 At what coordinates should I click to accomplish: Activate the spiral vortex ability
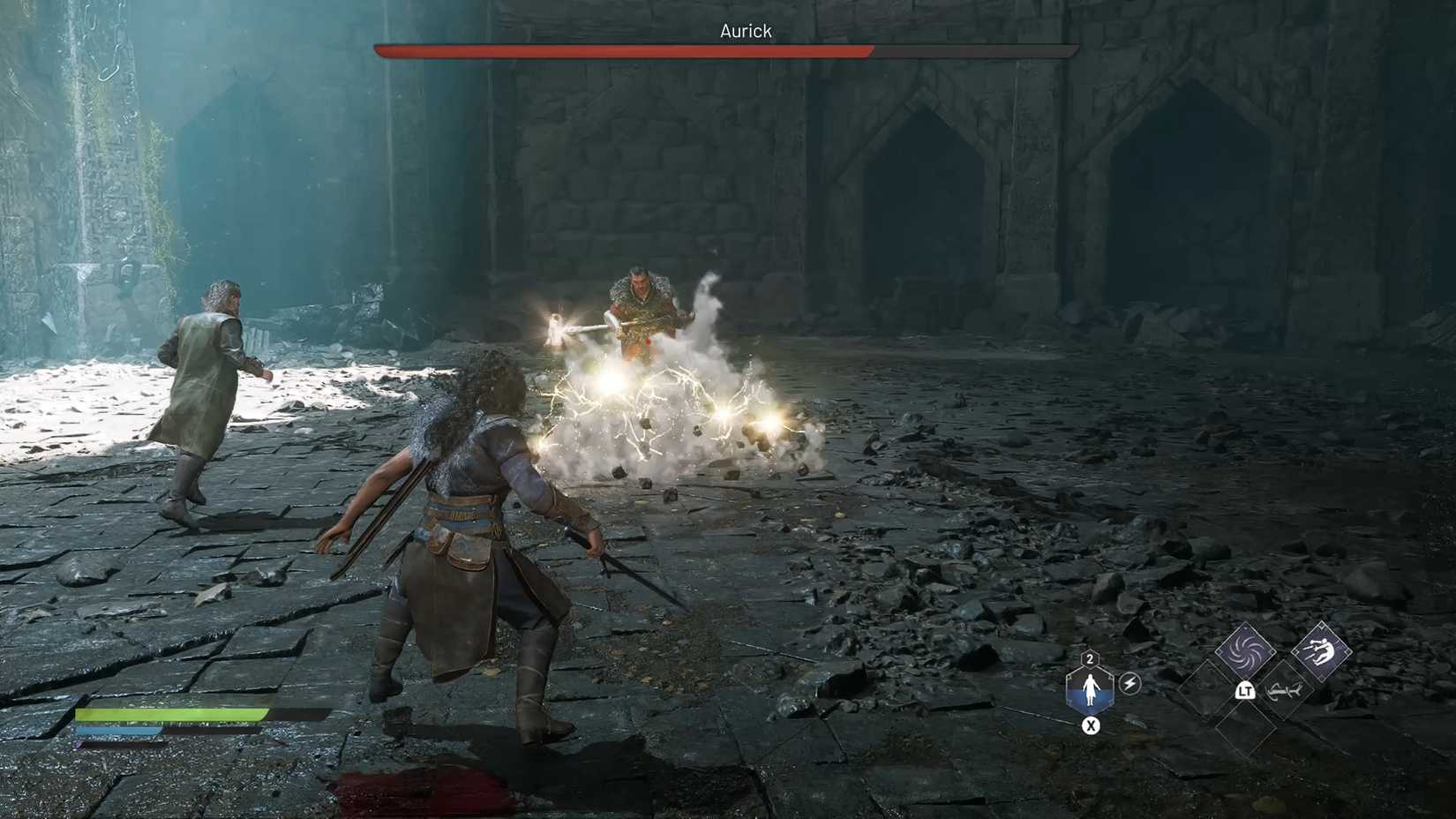(1245, 651)
